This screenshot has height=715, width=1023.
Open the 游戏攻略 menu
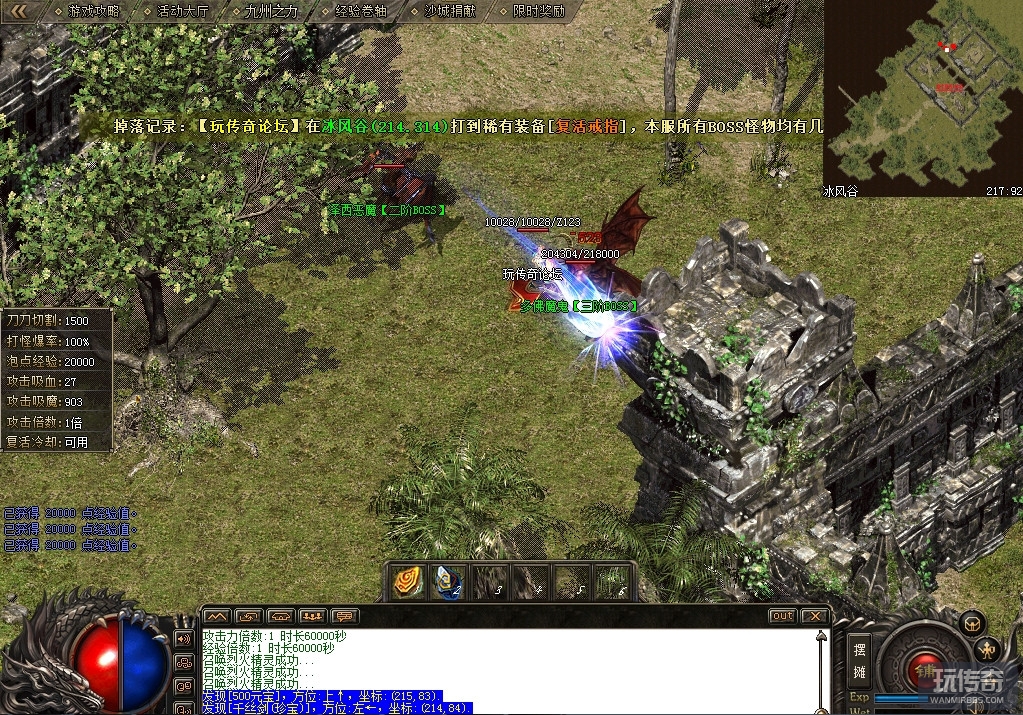click(x=93, y=11)
